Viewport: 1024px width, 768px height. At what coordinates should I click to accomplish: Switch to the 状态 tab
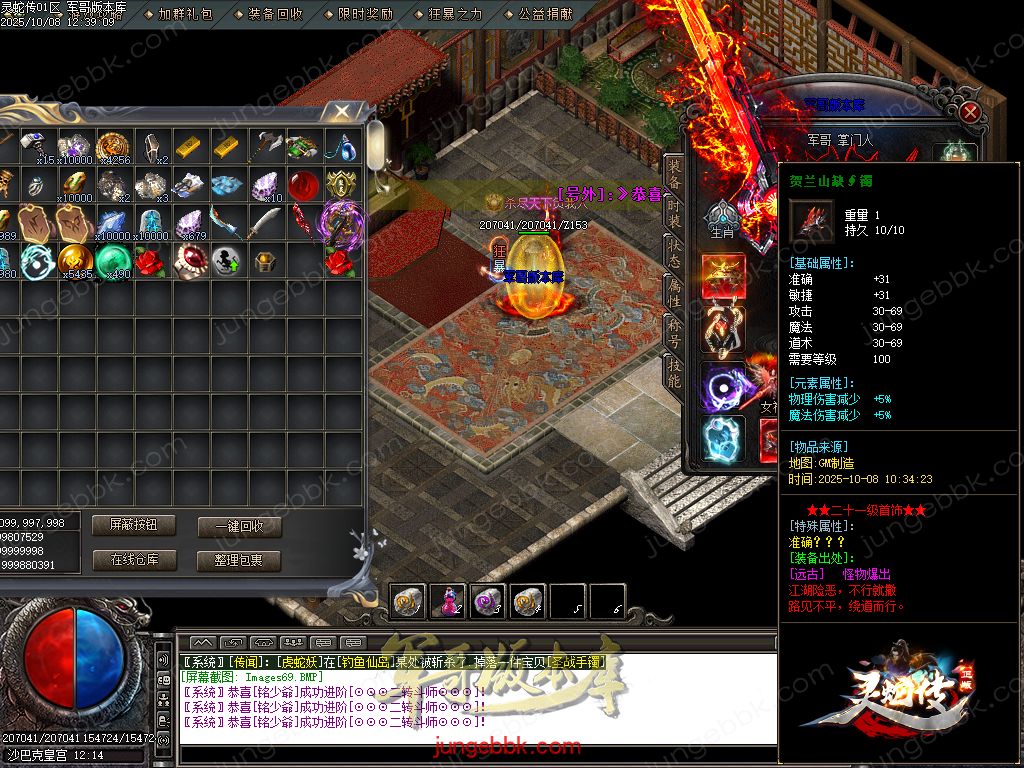point(675,256)
